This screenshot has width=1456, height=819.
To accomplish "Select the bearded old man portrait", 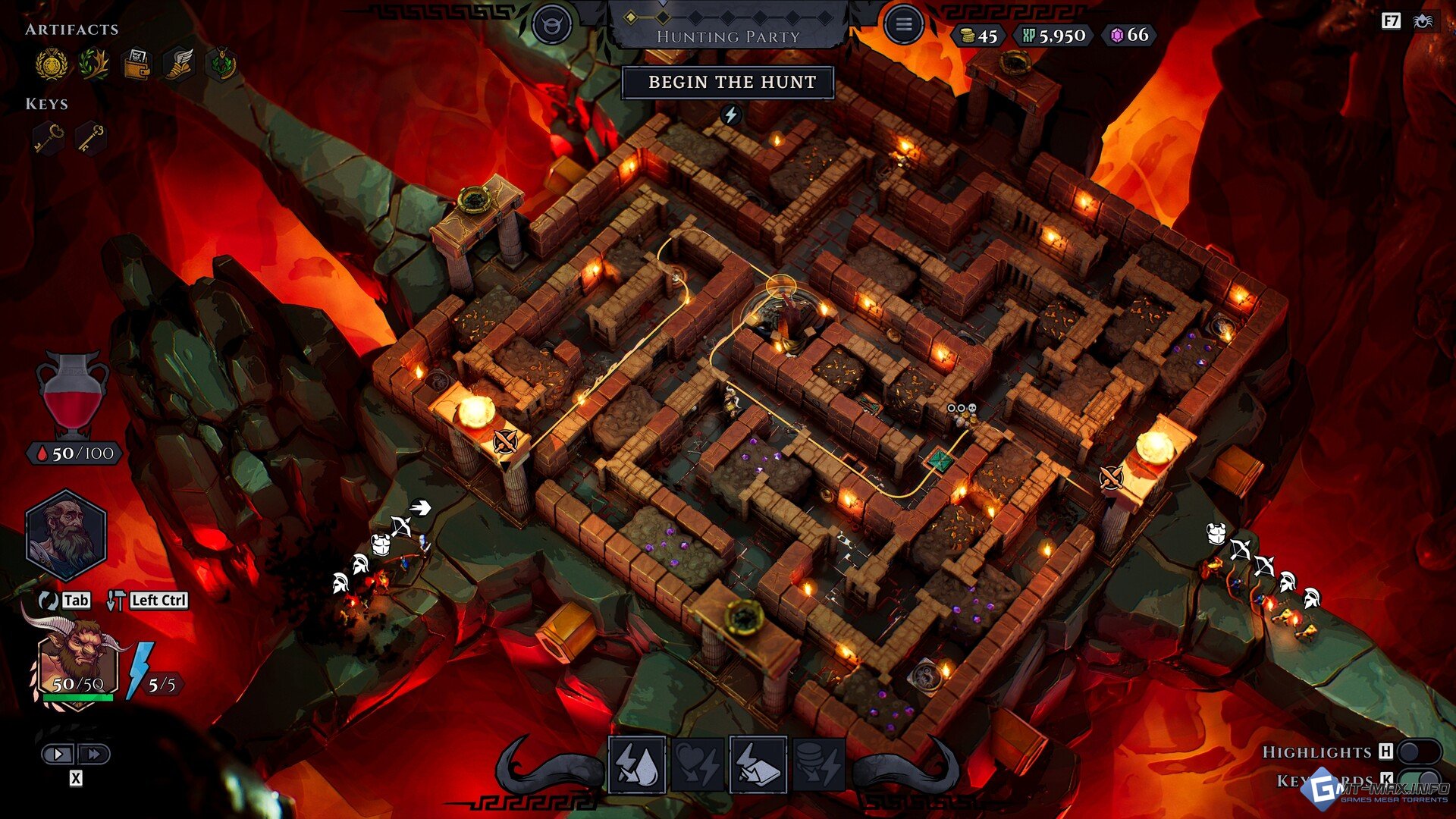I will (x=66, y=535).
